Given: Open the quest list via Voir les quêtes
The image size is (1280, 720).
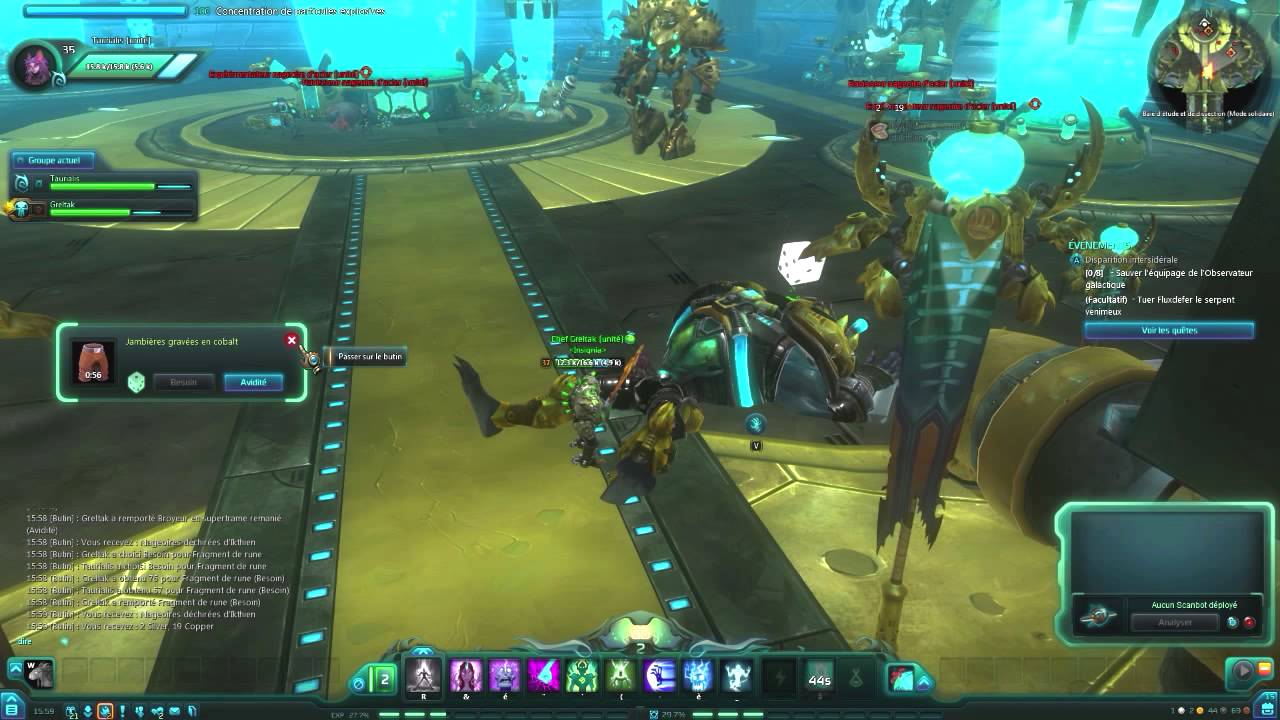Looking at the screenshot, I should (1169, 330).
